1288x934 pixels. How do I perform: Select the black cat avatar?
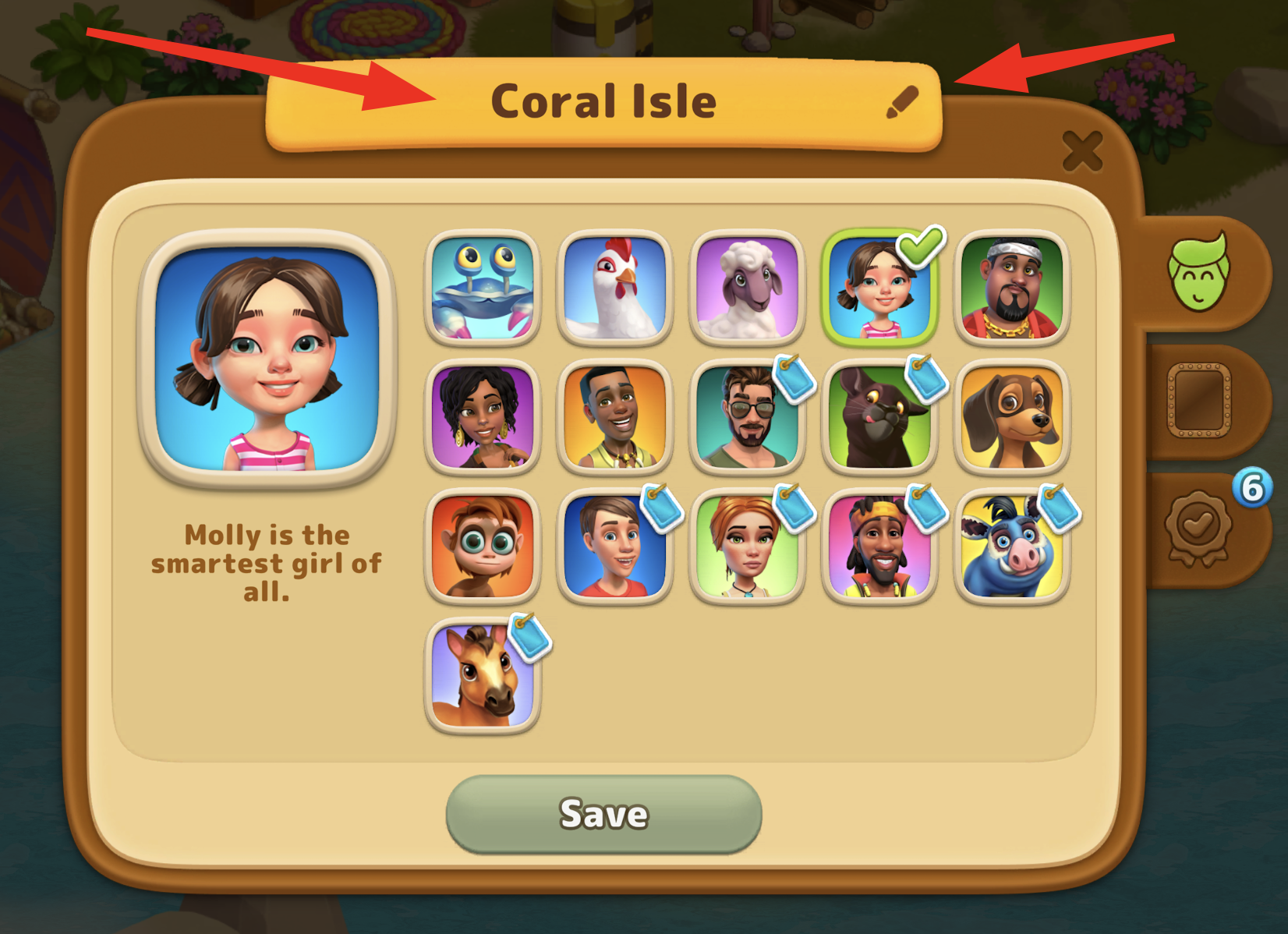[879, 417]
